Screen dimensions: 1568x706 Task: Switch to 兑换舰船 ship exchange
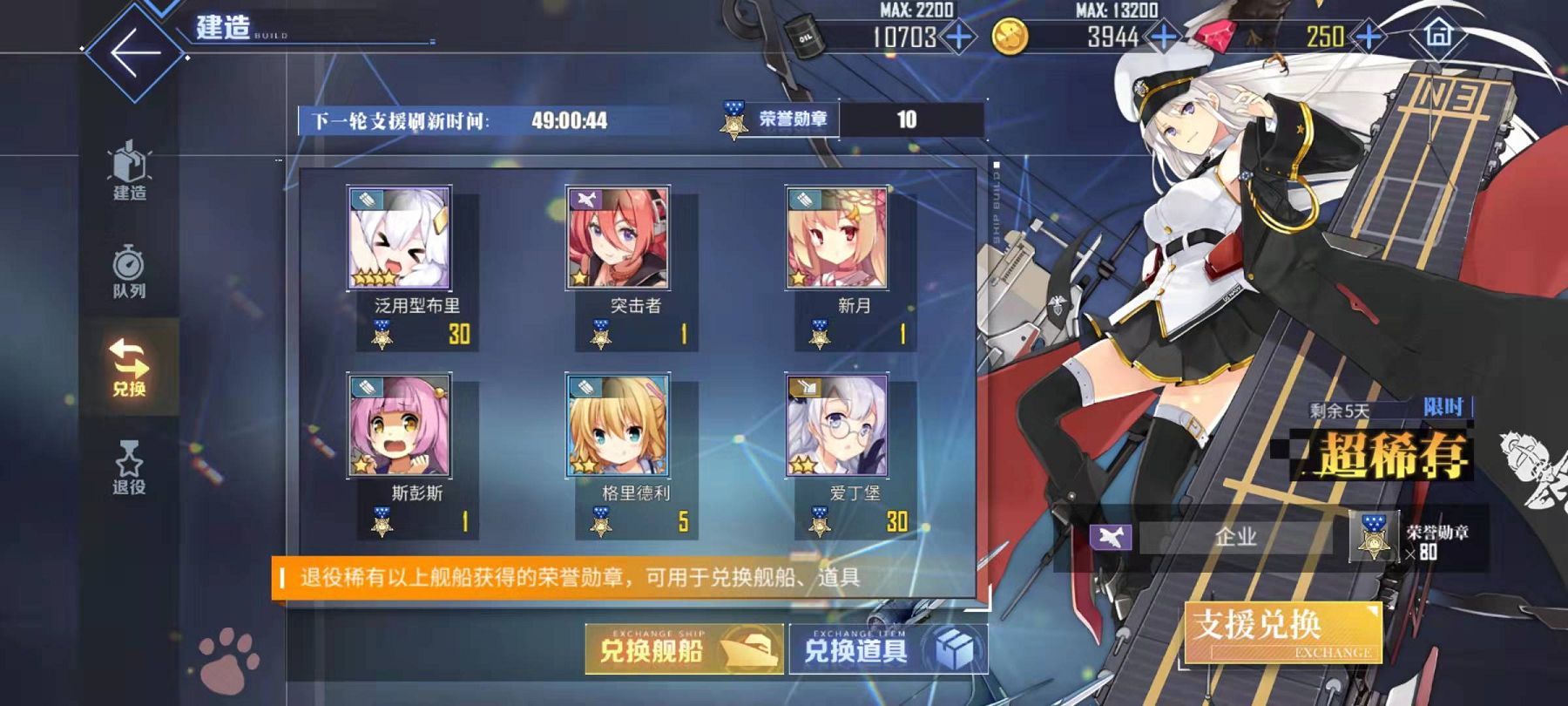click(684, 649)
